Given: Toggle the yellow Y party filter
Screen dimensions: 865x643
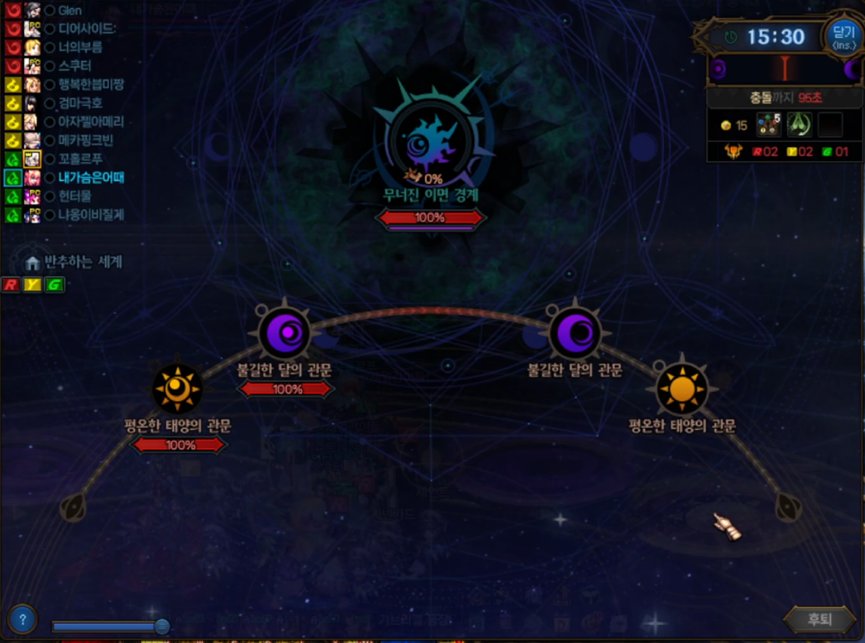Looking at the screenshot, I should coord(31,285).
